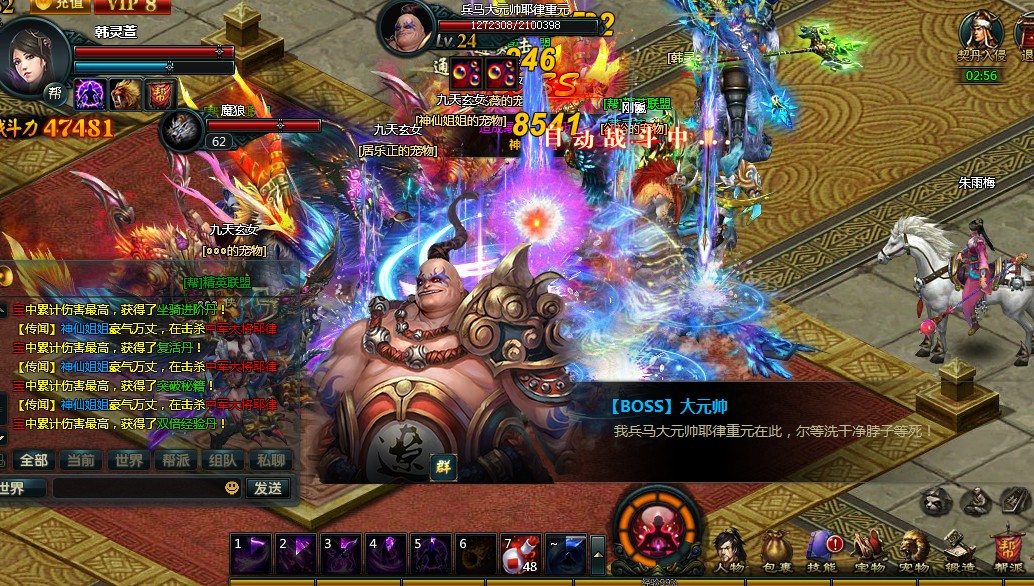Switch chat to the 私聊 tab

point(270,460)
